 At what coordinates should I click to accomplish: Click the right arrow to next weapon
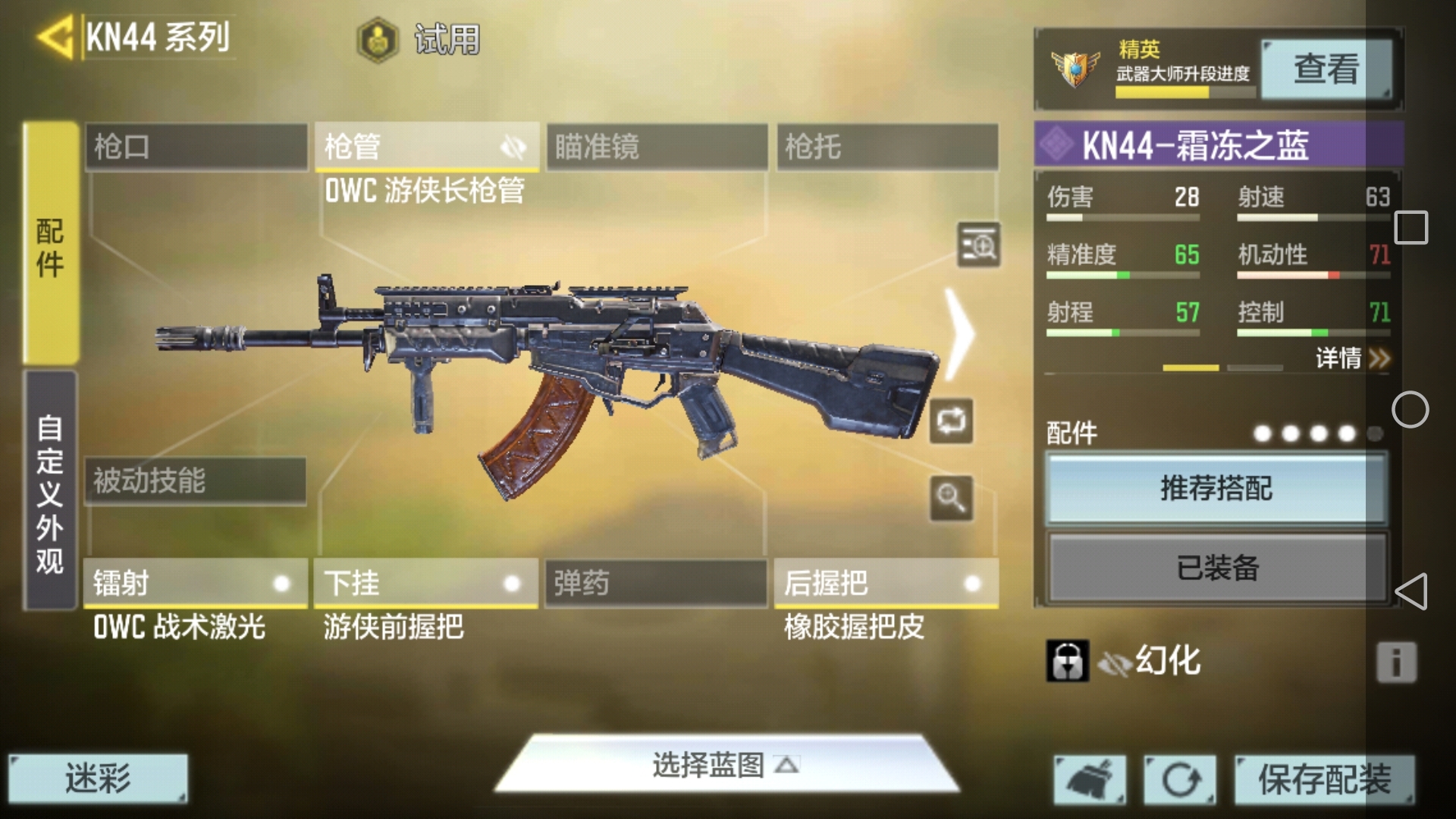click(959, 334)
